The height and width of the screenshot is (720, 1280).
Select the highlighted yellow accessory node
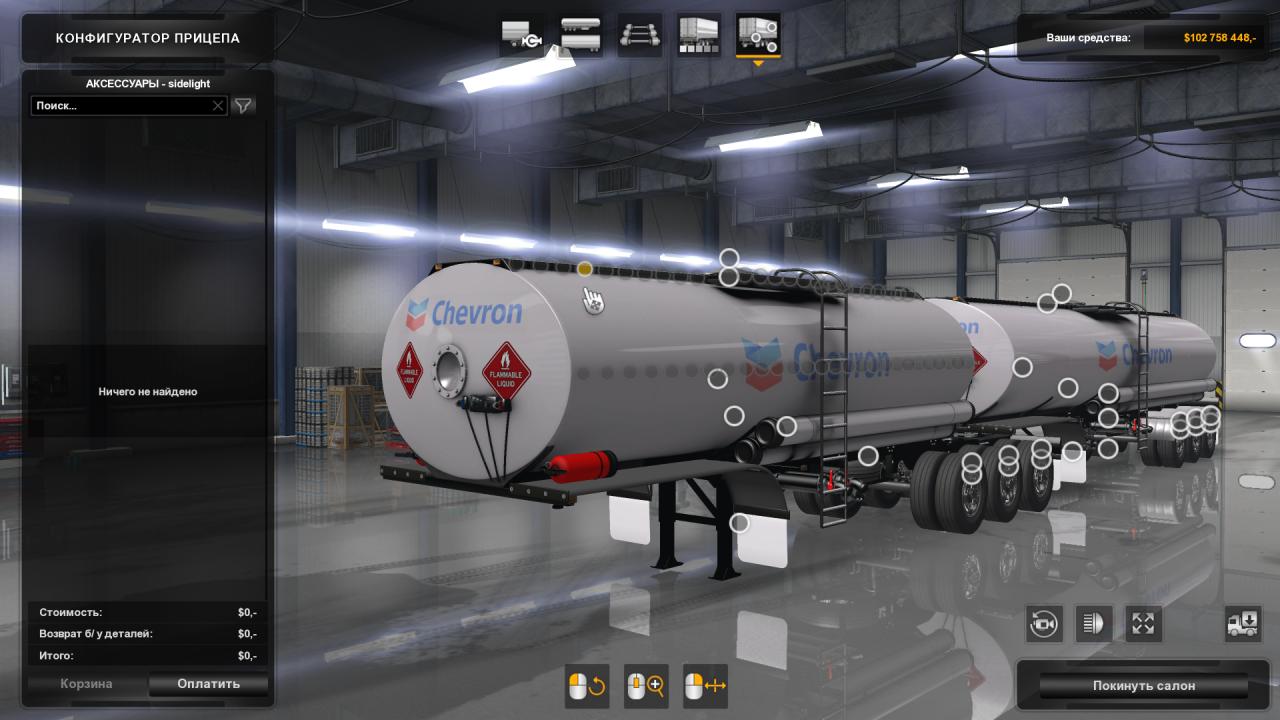[585, 269]
